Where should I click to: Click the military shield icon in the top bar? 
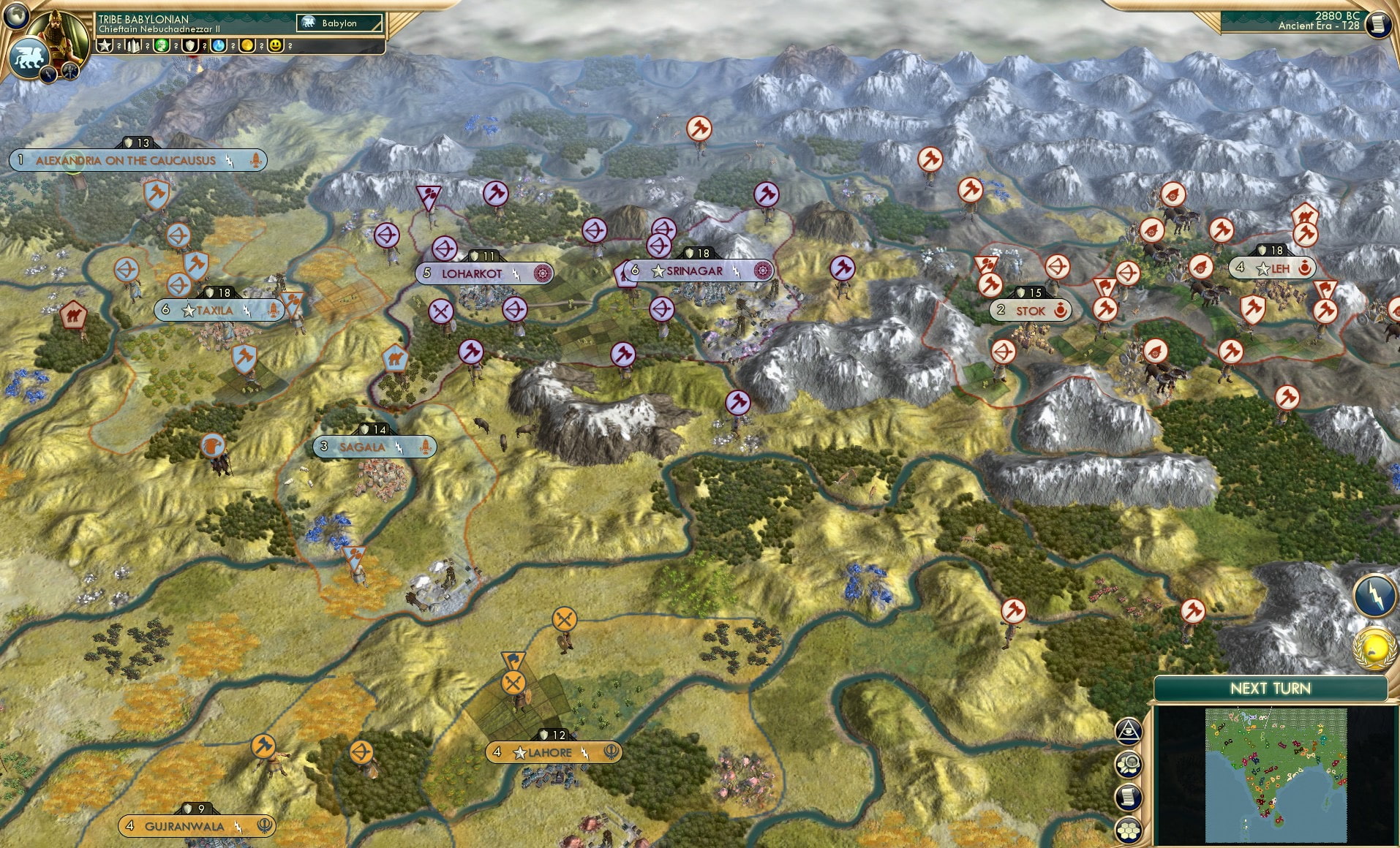click(x=189, y=46)
